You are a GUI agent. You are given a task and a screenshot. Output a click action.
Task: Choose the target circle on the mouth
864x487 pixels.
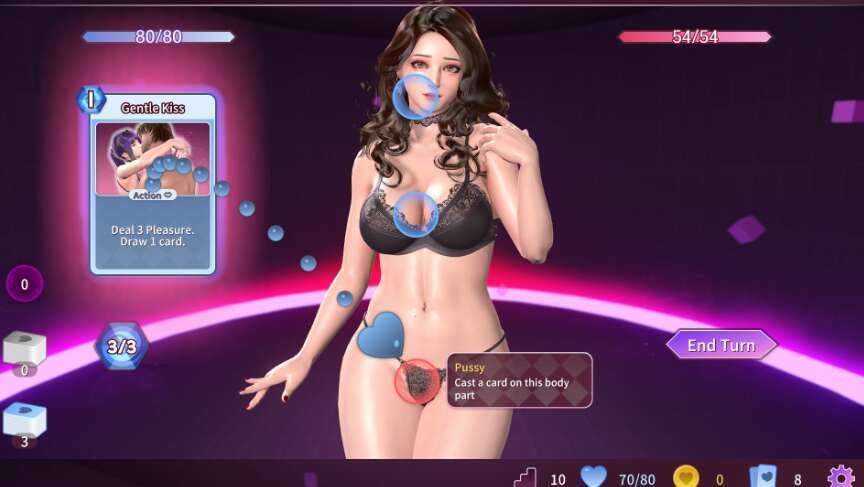(414, 98)
